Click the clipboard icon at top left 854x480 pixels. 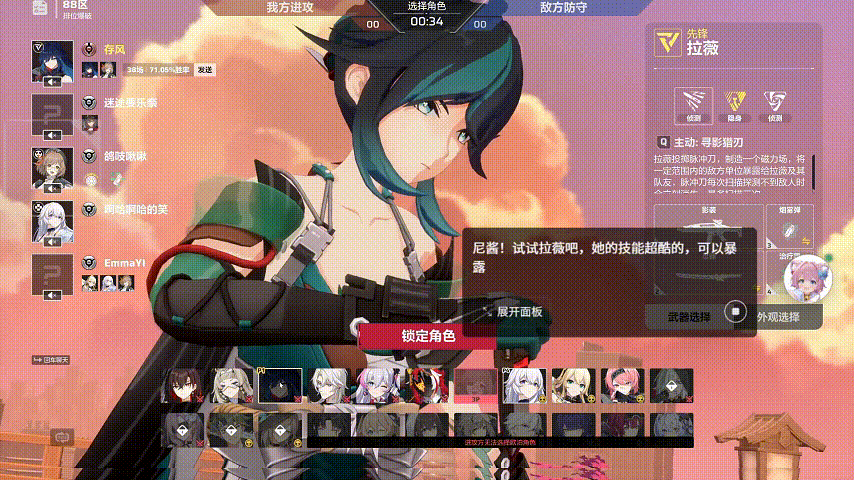38,9
